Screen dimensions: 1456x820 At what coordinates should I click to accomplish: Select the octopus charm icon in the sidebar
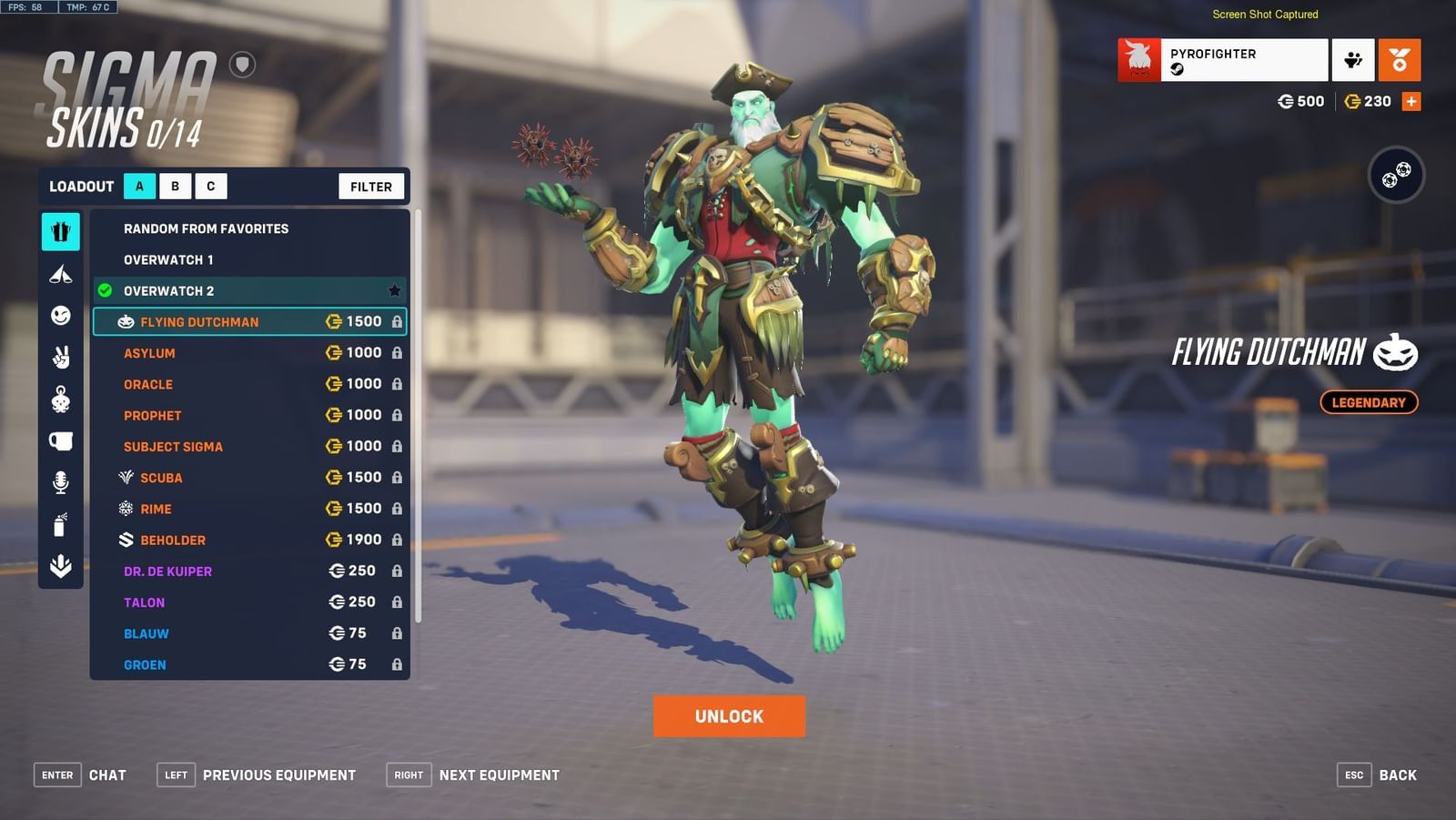point(60,398)
